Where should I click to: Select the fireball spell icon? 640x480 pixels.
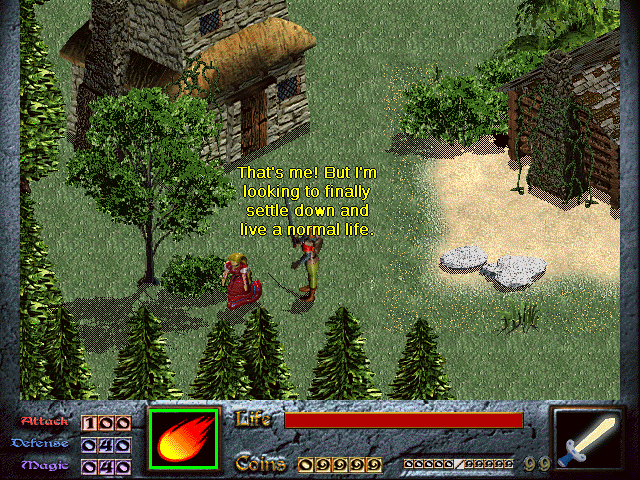(187, 437)
